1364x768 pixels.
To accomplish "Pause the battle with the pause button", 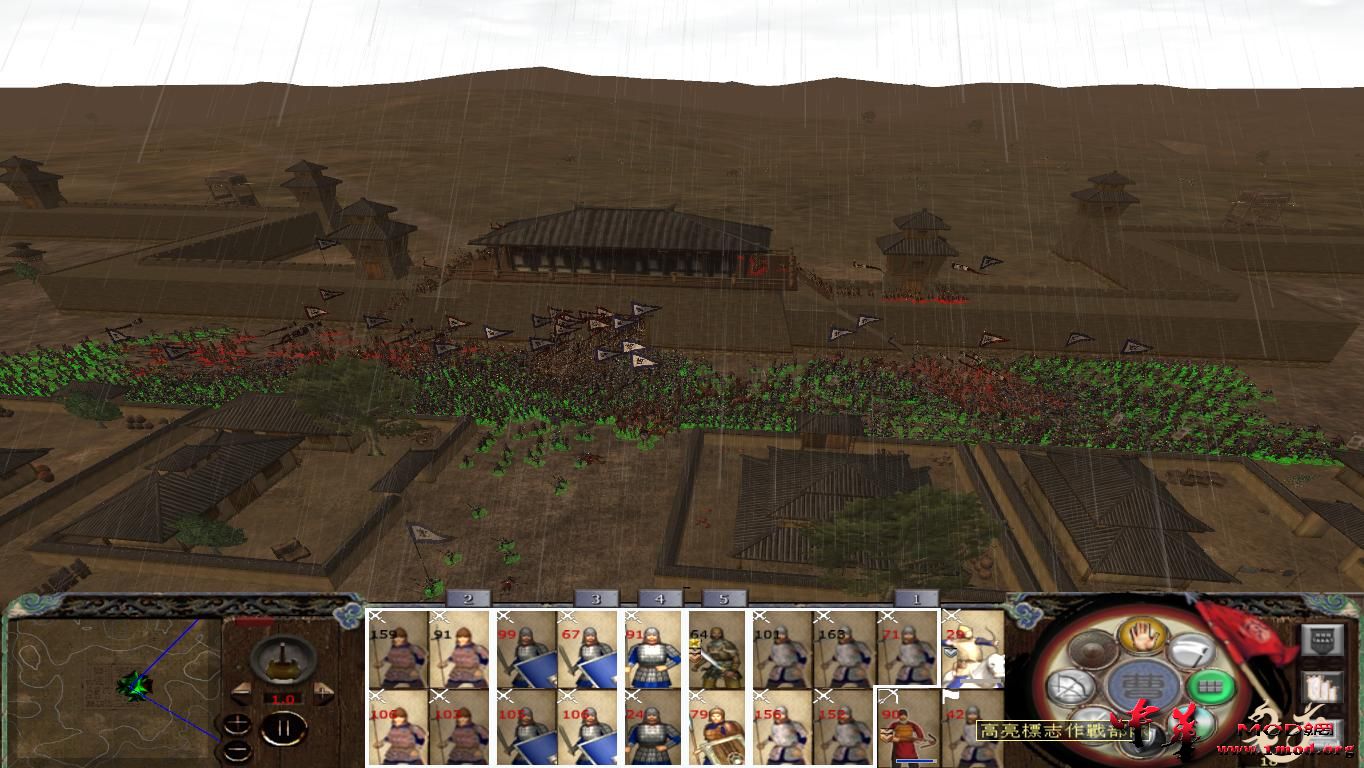I will [285, 728].
